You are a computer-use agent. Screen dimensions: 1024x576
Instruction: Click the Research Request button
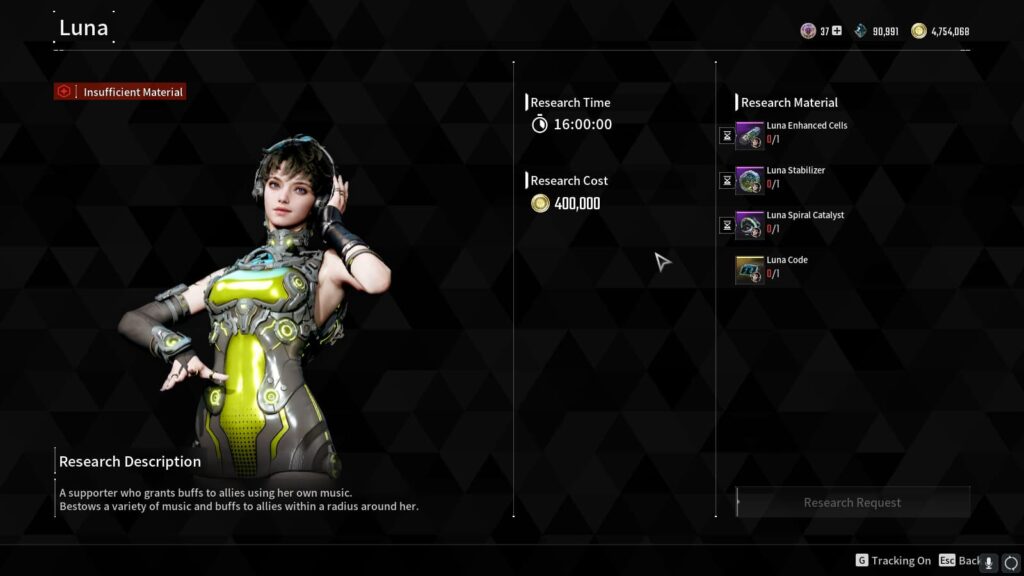(x=852, y=502)
